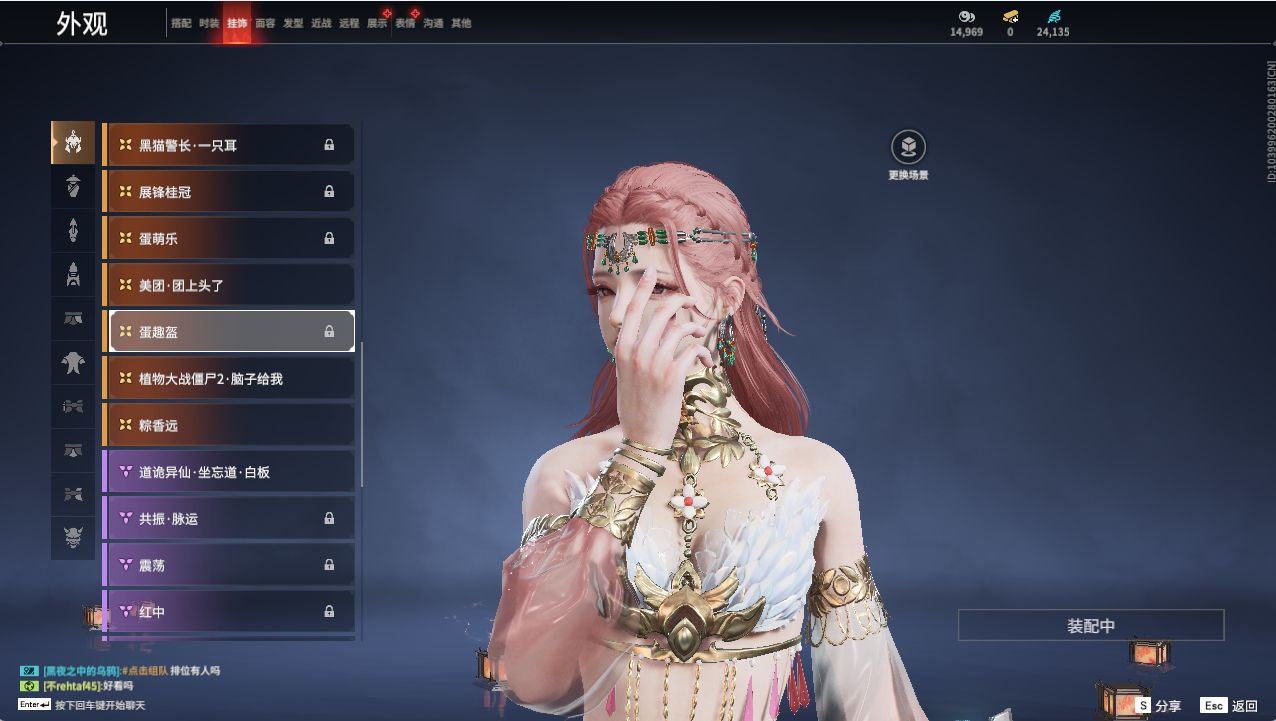
Task: Select the 黑猫警长·一只耳 accessory
Action: (229, 145)
